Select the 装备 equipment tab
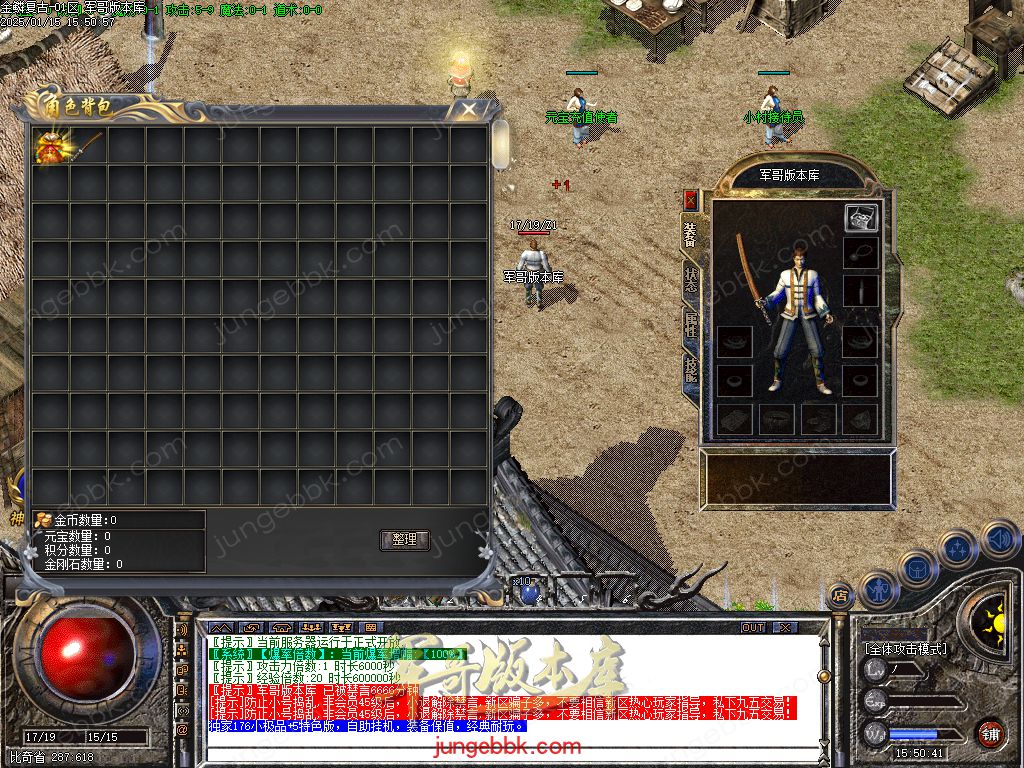Viewport: 1024px width, 768px height. click(x=690, y=235)
